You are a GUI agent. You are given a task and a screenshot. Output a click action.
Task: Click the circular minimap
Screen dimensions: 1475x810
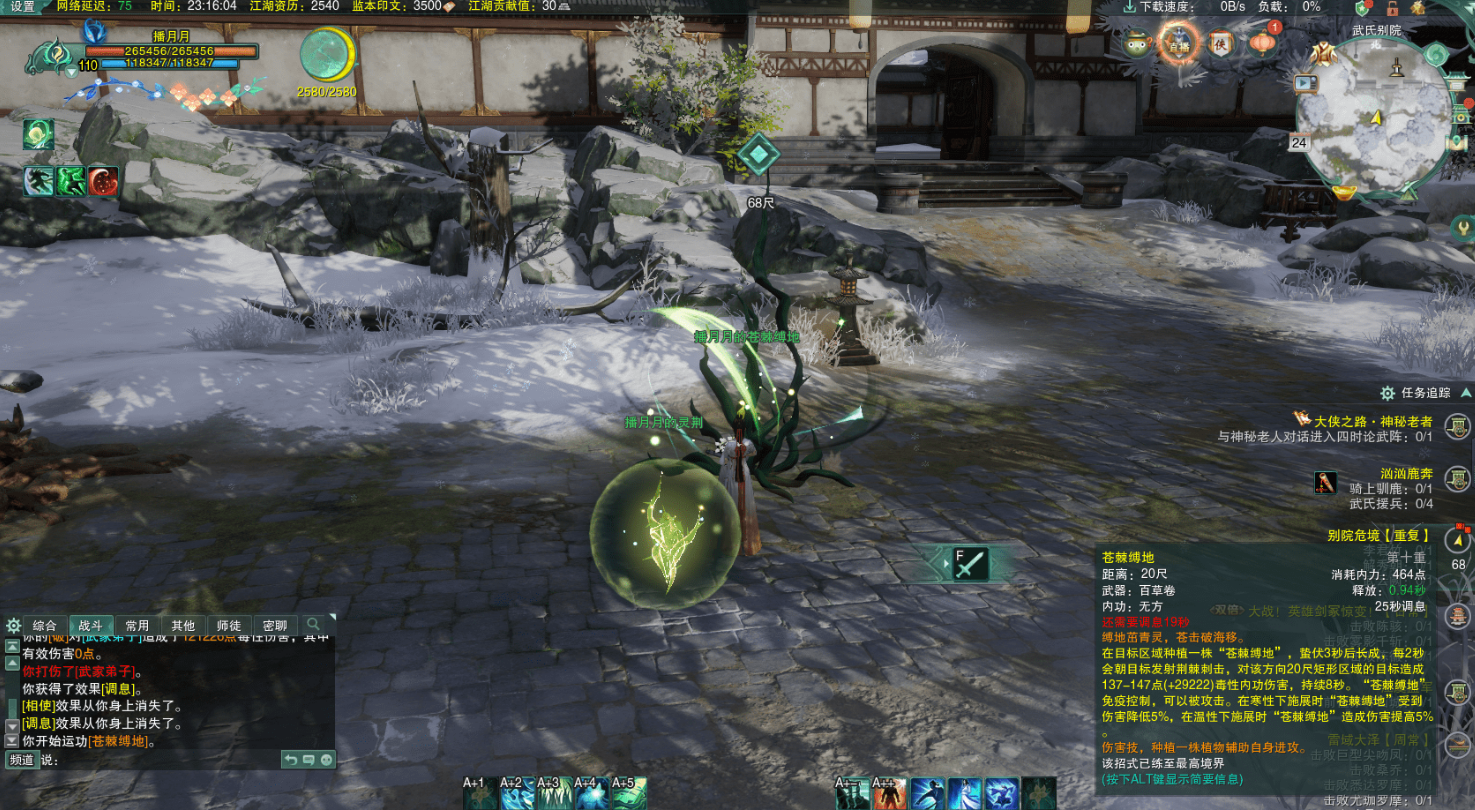(1375, 118)
